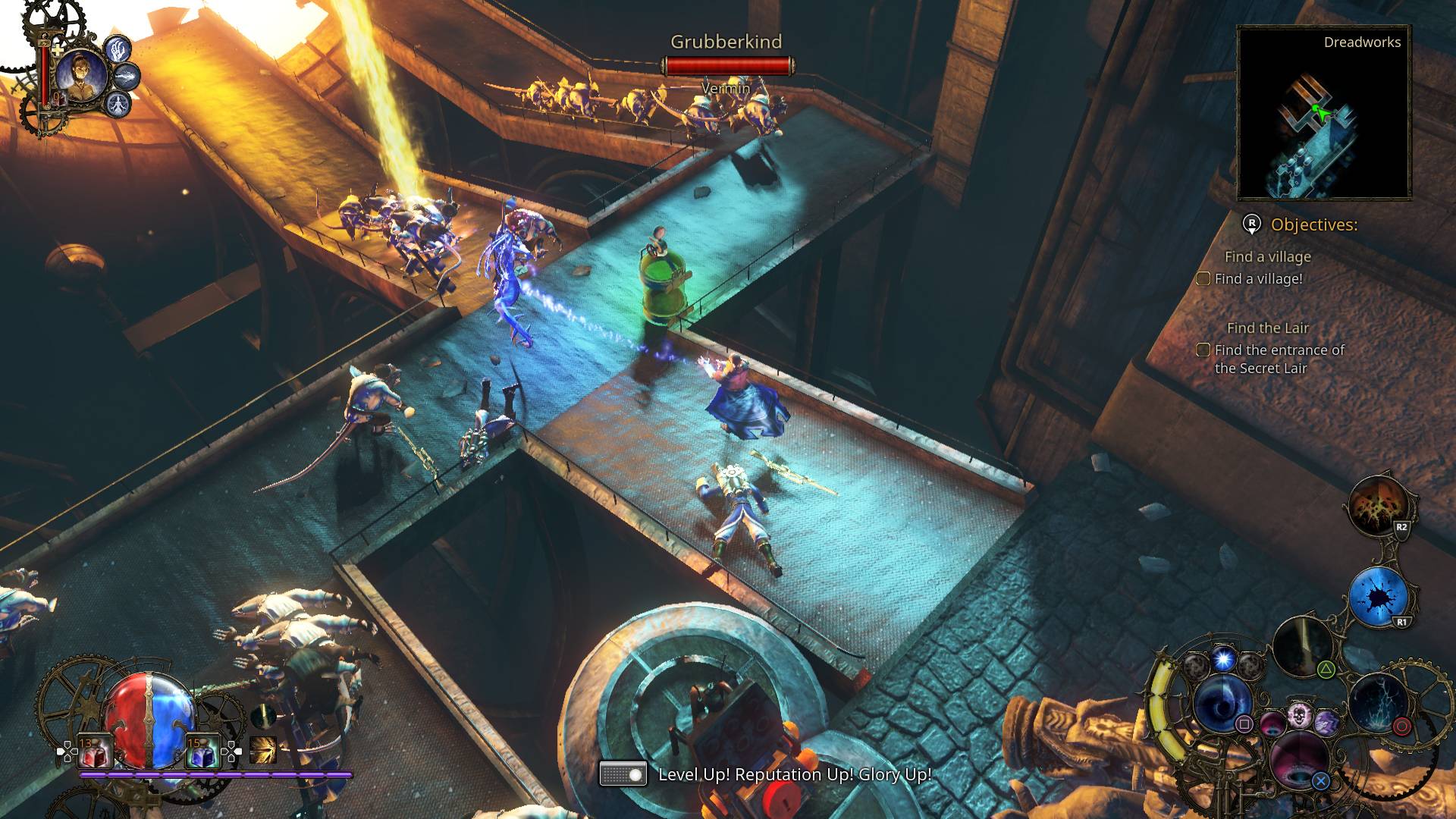Select Katarina's lightning ability icon
The image size is (1456, 819).
pos(127,76)
